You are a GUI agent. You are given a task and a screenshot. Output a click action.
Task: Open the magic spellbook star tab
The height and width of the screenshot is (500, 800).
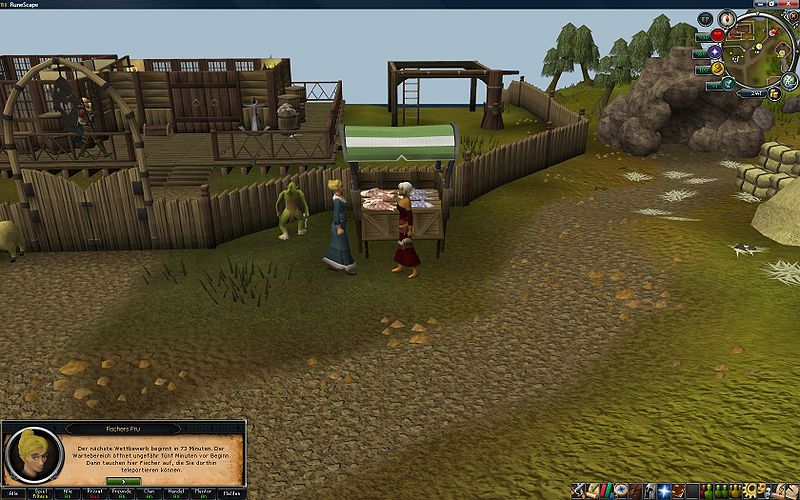pos(663,491)
